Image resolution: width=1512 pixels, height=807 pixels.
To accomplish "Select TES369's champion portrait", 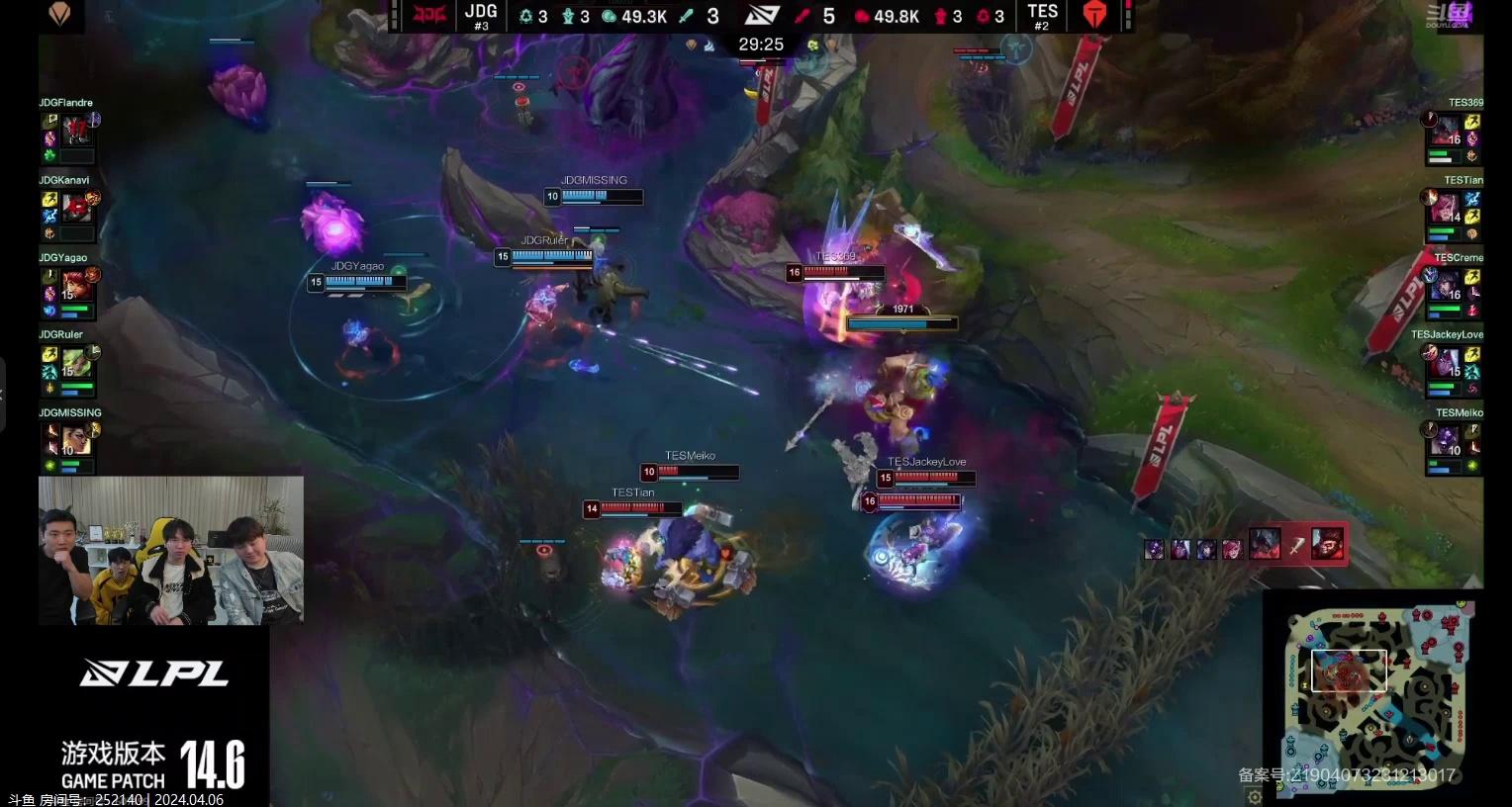I will pyautogui.click(x=1446, y=131).
